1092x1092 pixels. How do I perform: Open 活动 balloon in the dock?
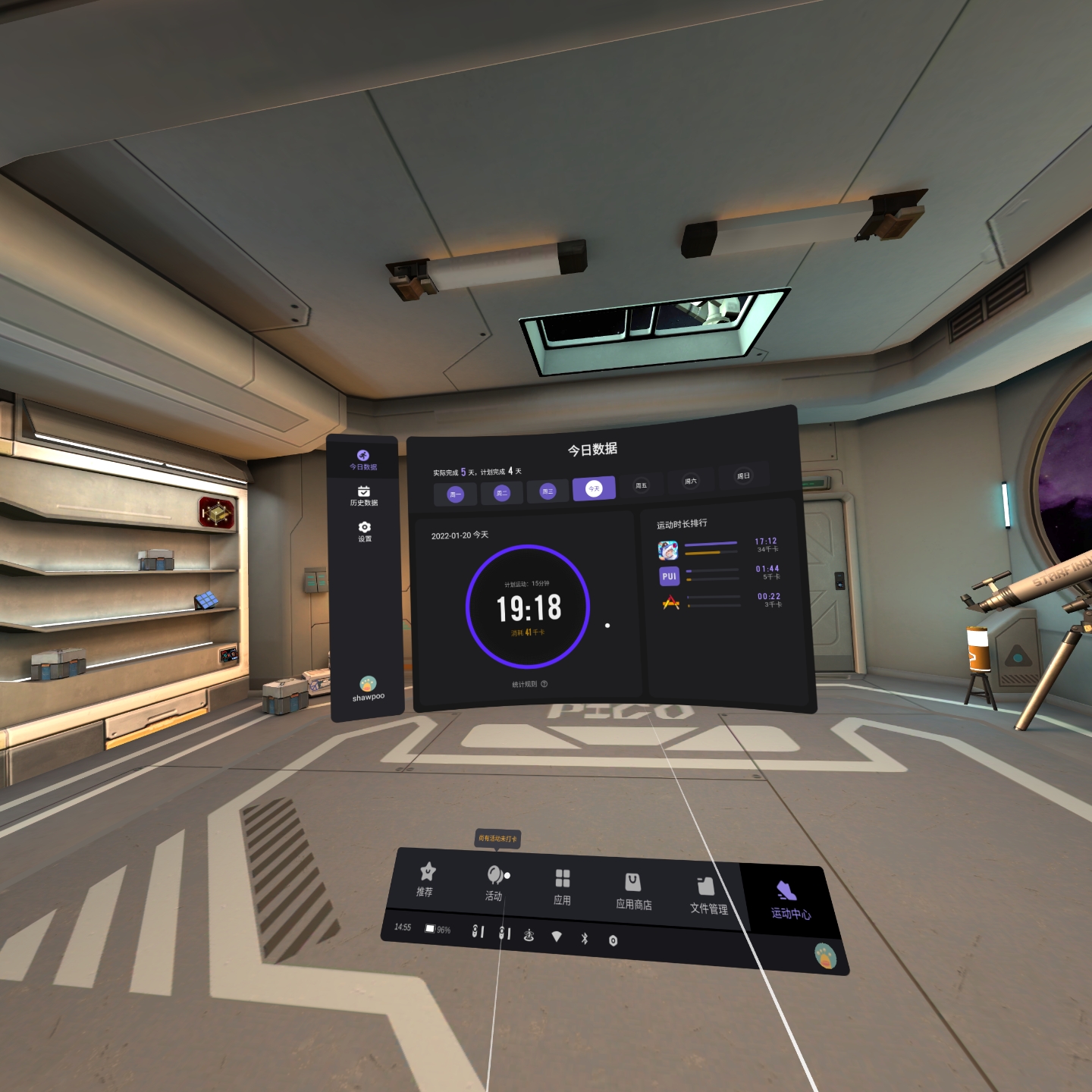pyautogui.click(x=494, y=883)
